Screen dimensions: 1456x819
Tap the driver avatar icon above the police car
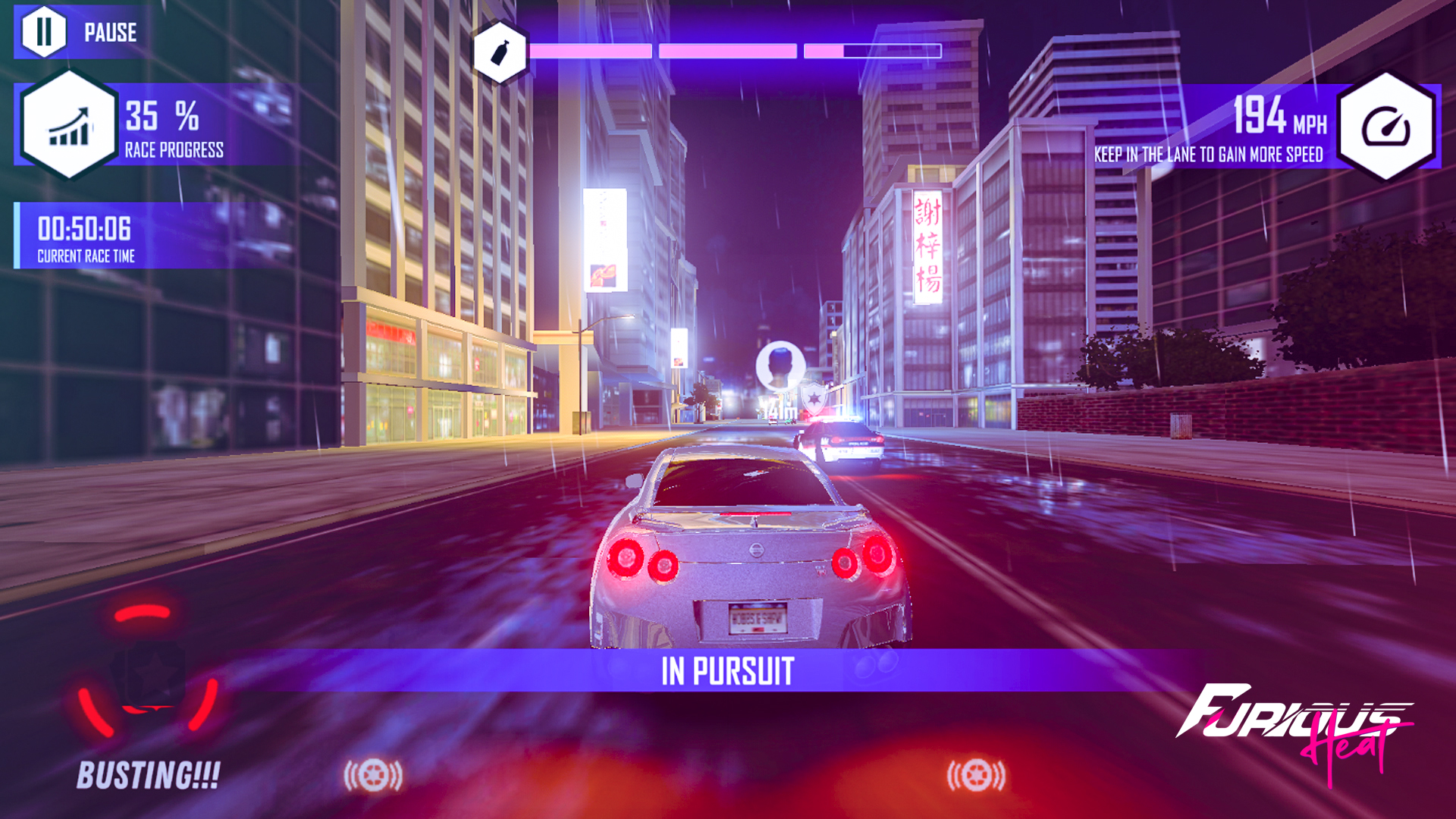[x=780, y=367]
